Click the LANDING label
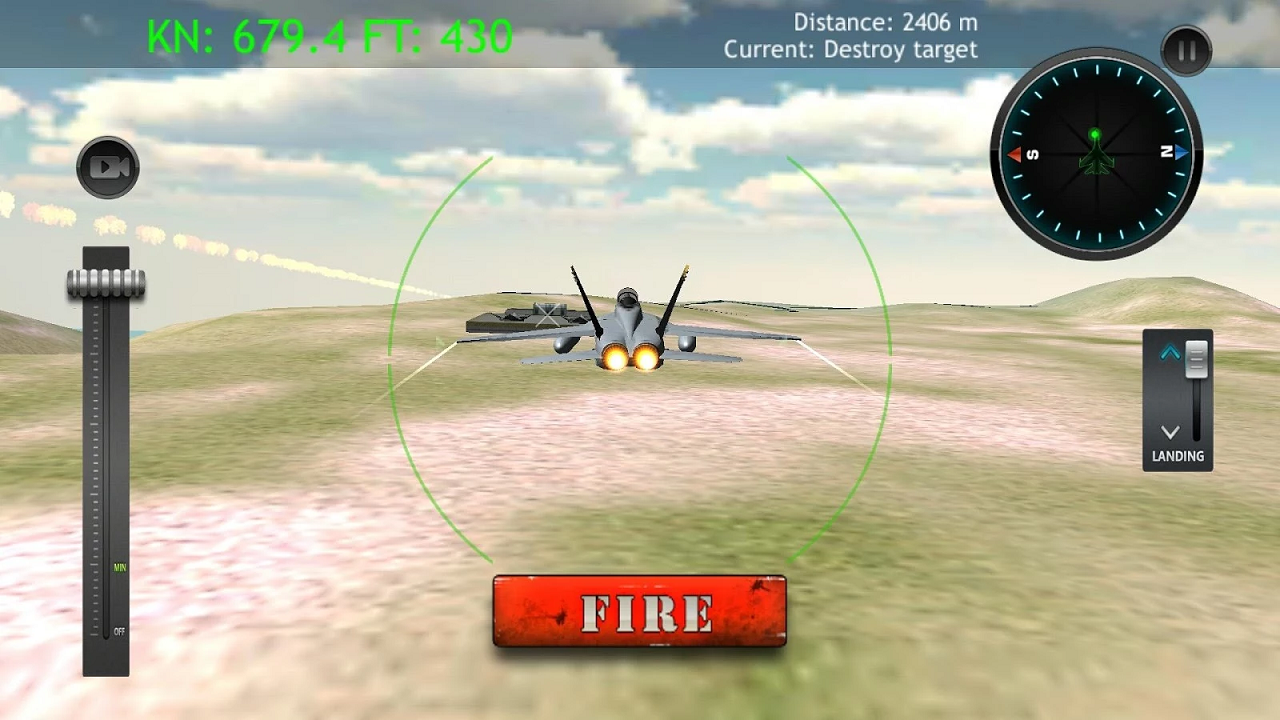Screen dimensions: 1280x720 click(x=1176, y=456)
